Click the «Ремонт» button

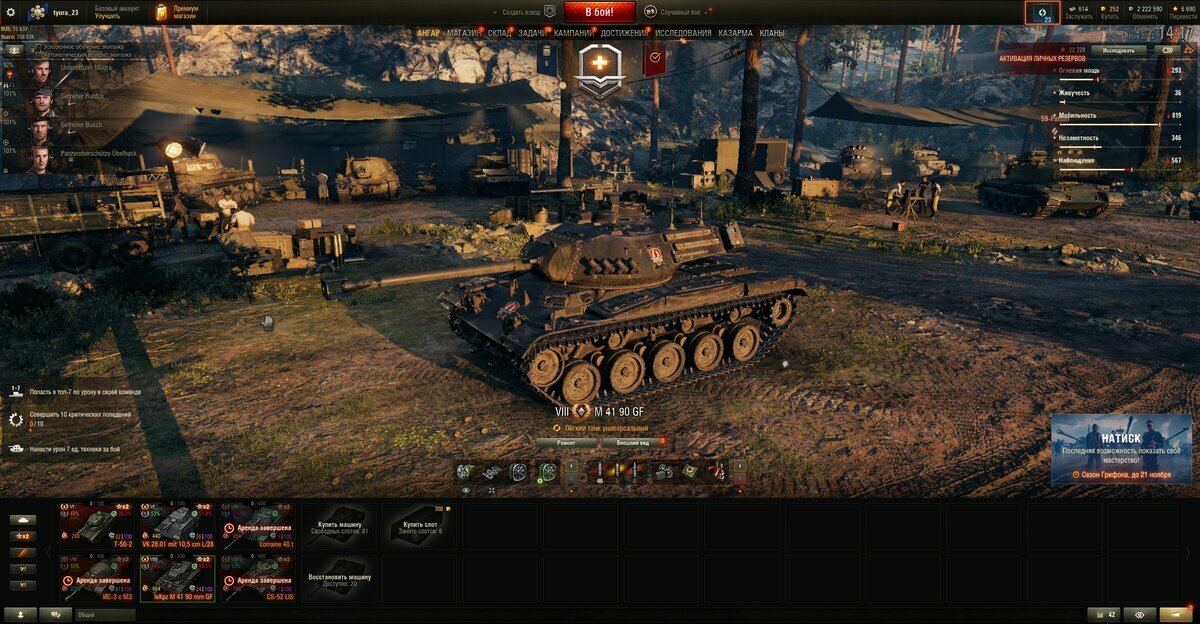pyautogui.click(x=566, y=441)
